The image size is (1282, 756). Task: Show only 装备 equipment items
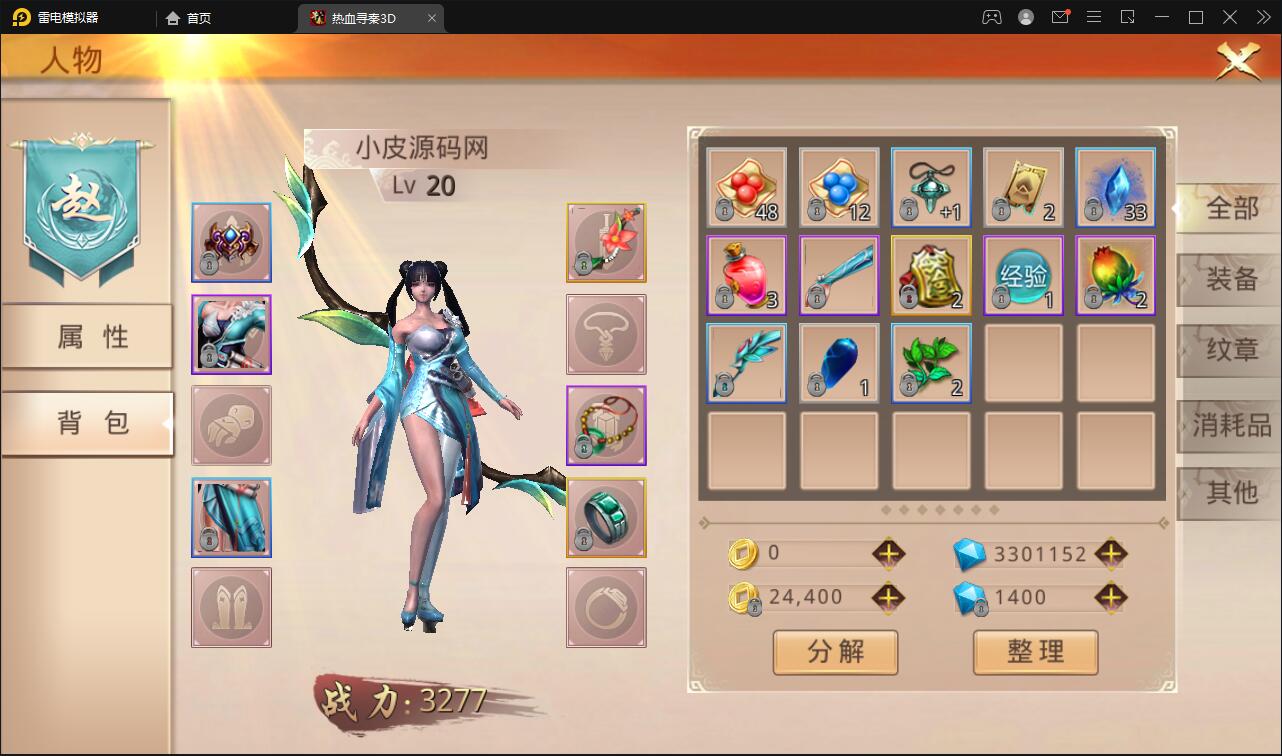click(1230, 280)
